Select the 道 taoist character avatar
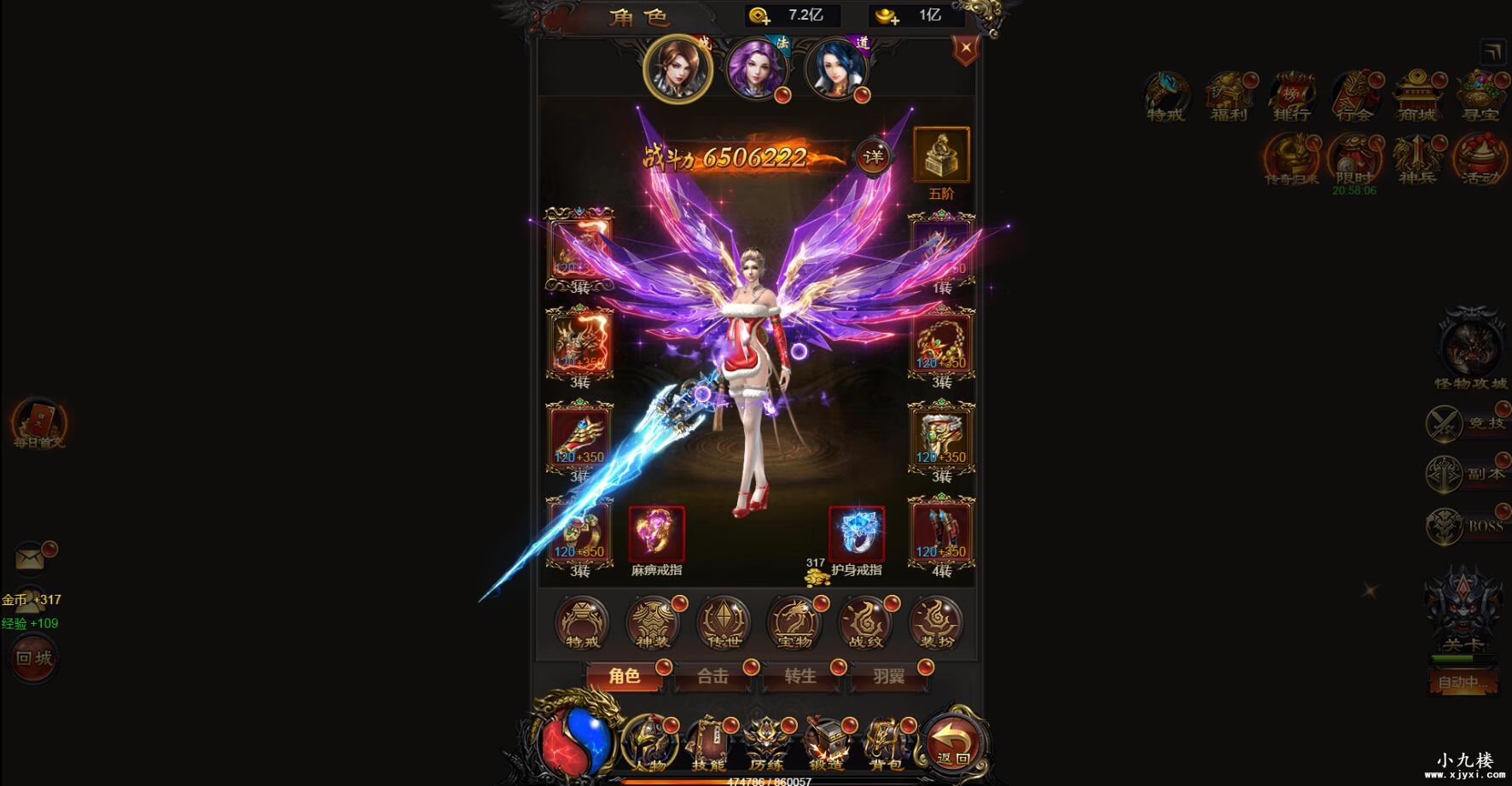Screen dimensions: 1512x786 pos(837,70)
